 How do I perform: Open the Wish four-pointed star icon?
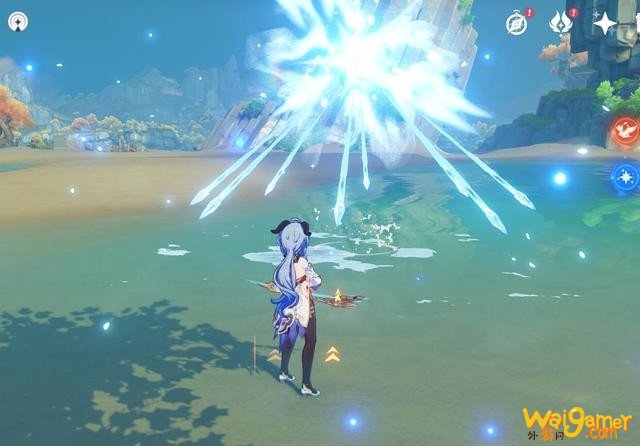coord(605,23)
